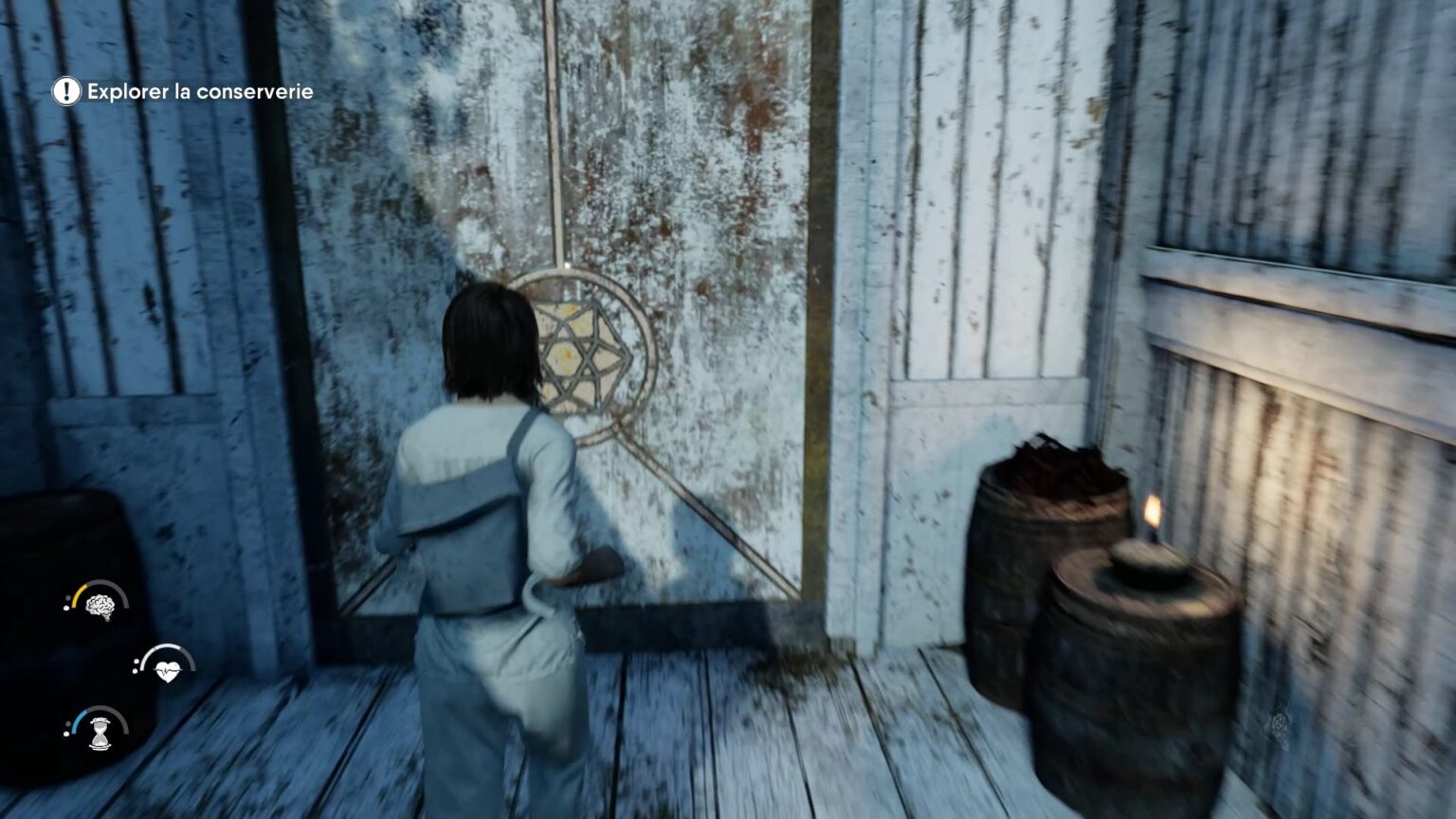This screenshot has width=1456, height=819.
Task: Toggle the lower dot near the time meter
Action: point(66,733)
